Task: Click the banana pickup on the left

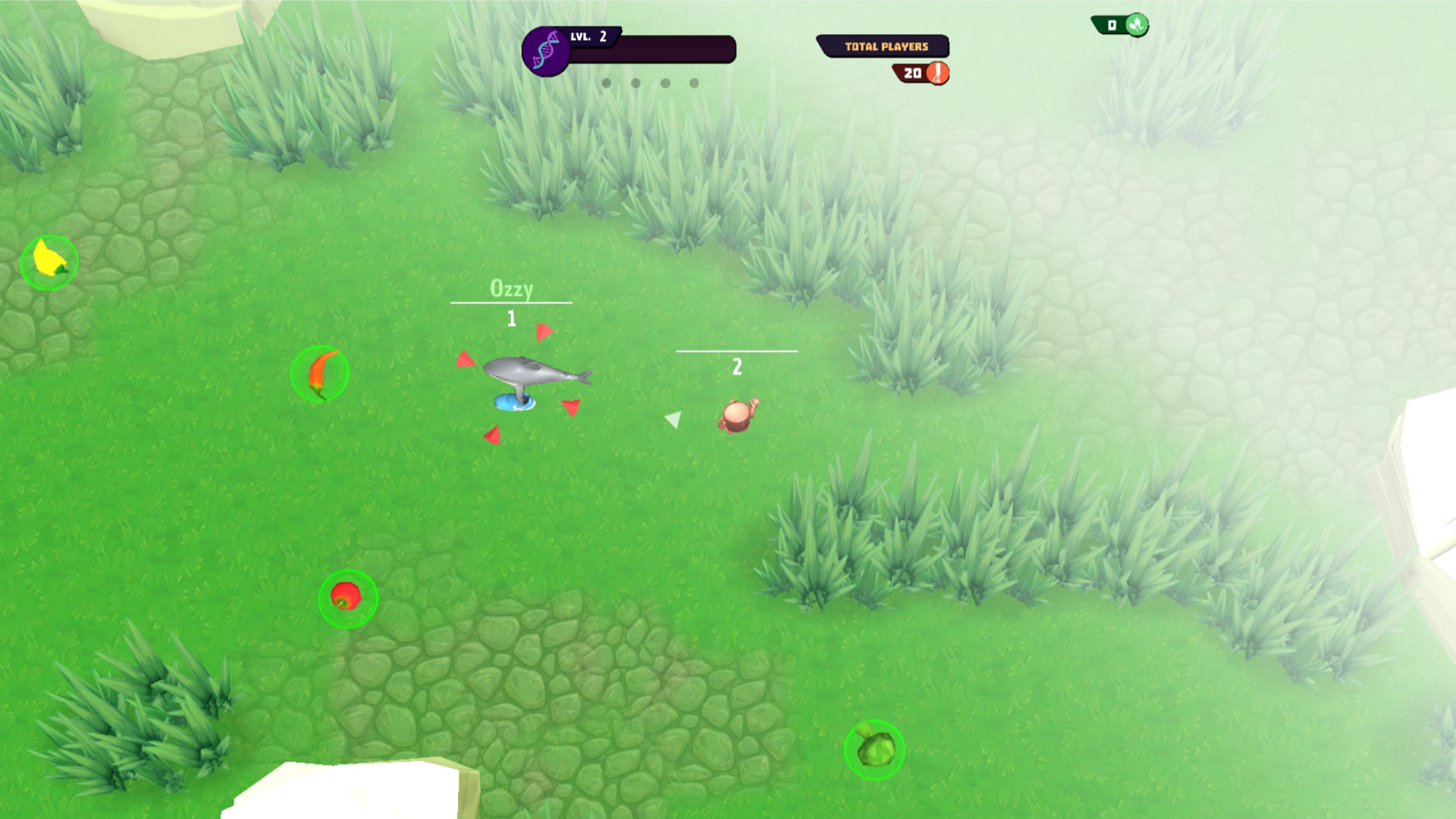Action: coord(48,261)
